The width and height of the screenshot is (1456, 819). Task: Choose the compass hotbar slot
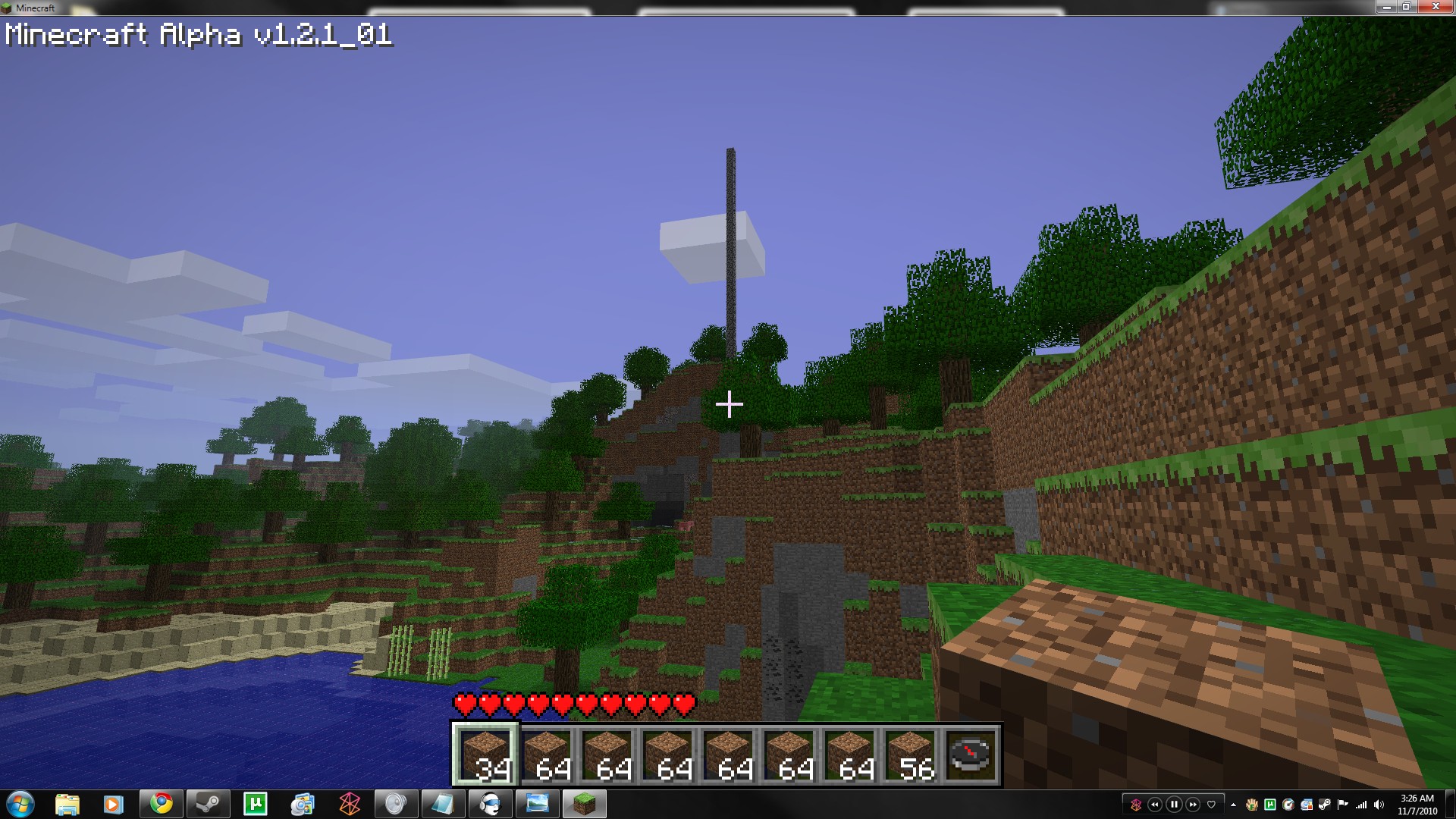click(x=971, y=754)
